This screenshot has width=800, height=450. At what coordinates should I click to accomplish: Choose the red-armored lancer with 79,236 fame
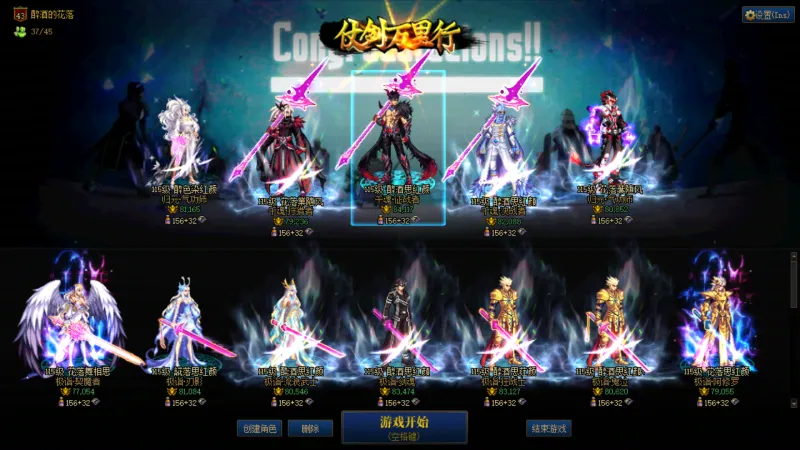tap(290, 150)
